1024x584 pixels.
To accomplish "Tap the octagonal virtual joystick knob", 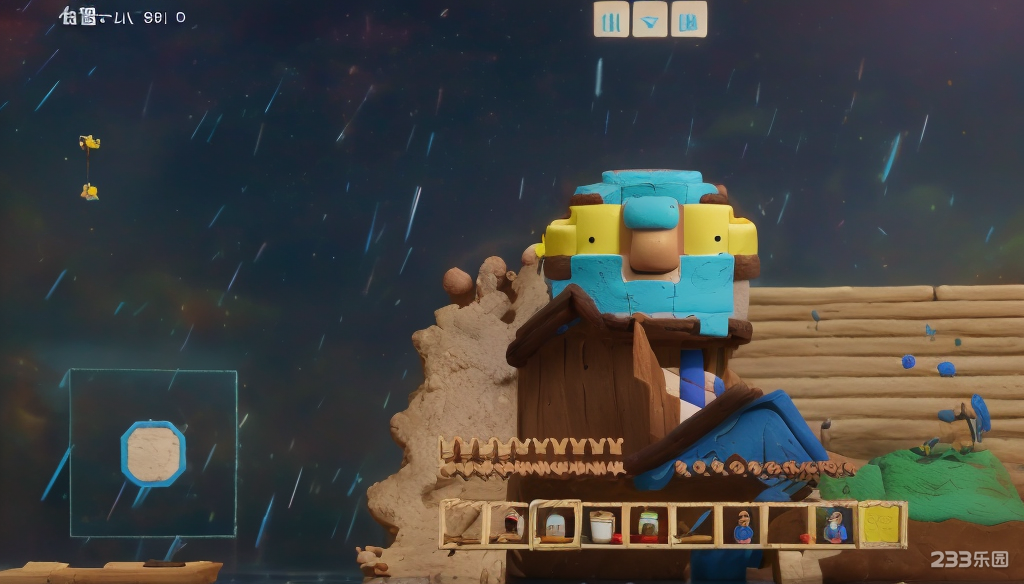I will coord(153,453).
